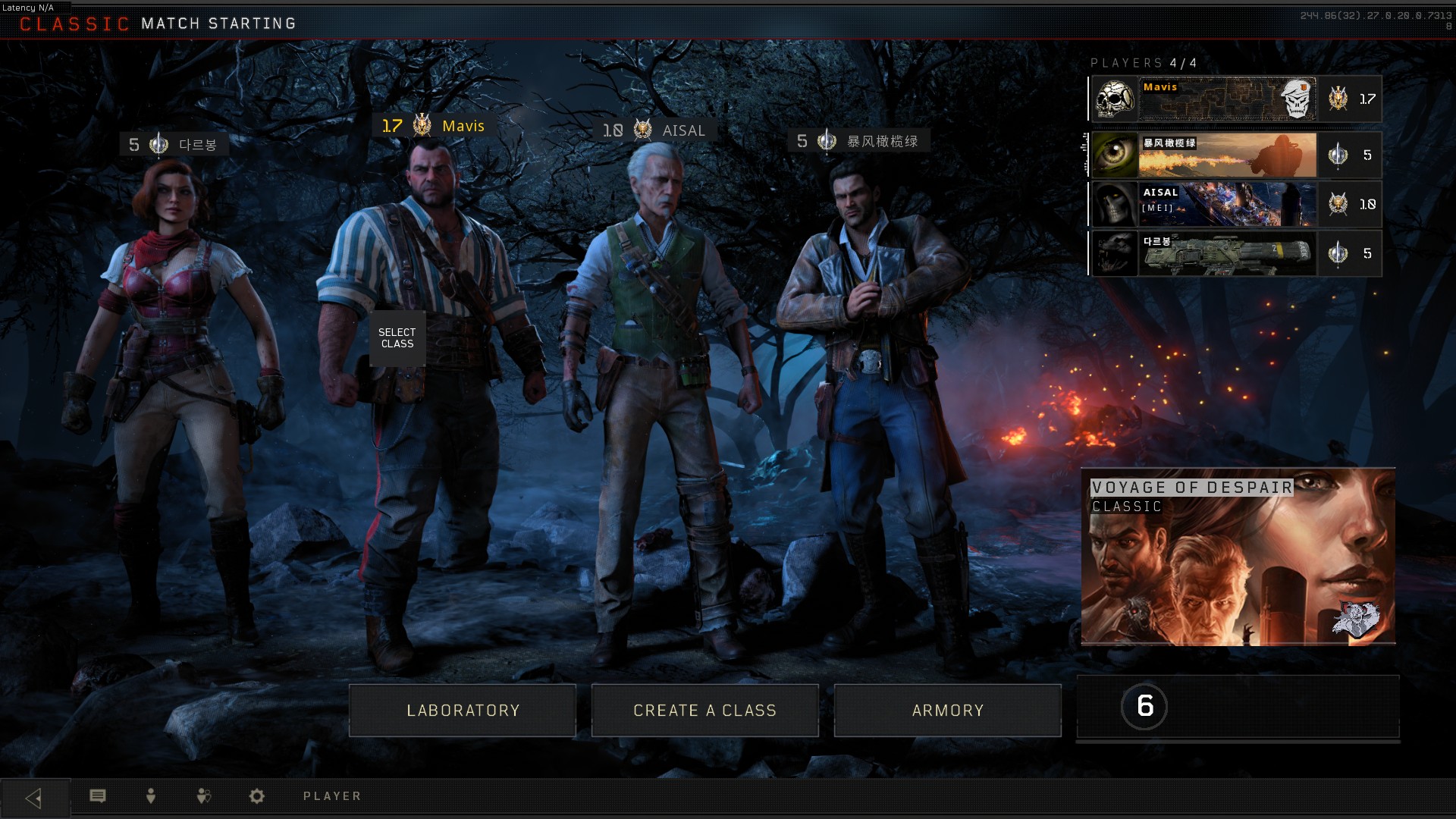
Task: Select 暴风橄榄绿 player row
Action: click(x=1235, y=155)
